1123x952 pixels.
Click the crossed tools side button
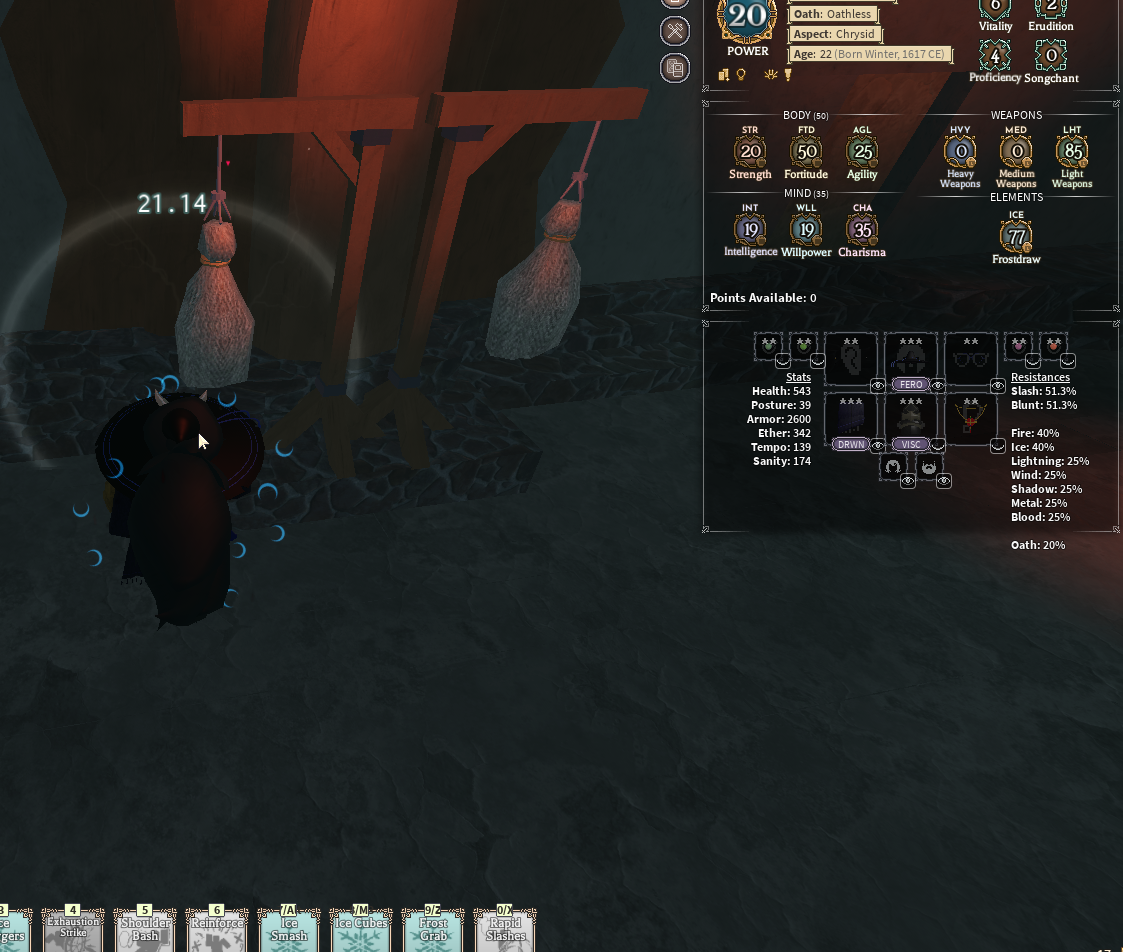(675, 31)
